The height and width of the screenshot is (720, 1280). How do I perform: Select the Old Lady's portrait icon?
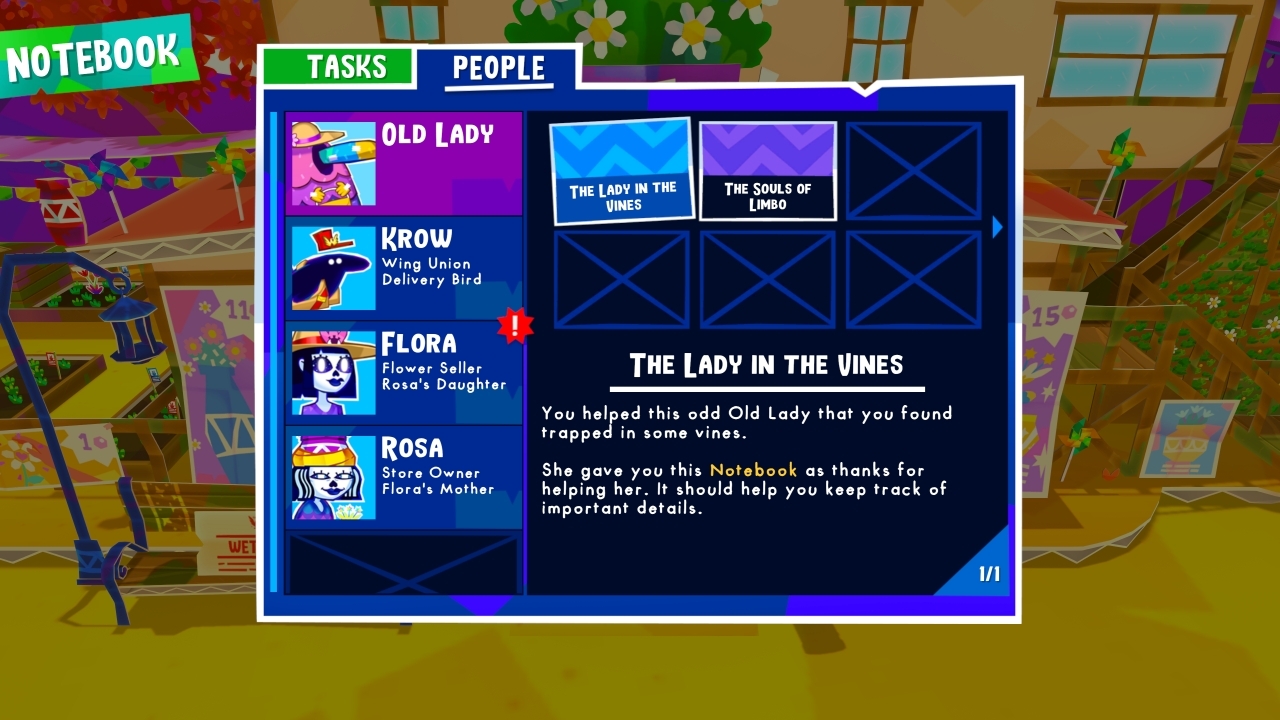pos(332,161)
